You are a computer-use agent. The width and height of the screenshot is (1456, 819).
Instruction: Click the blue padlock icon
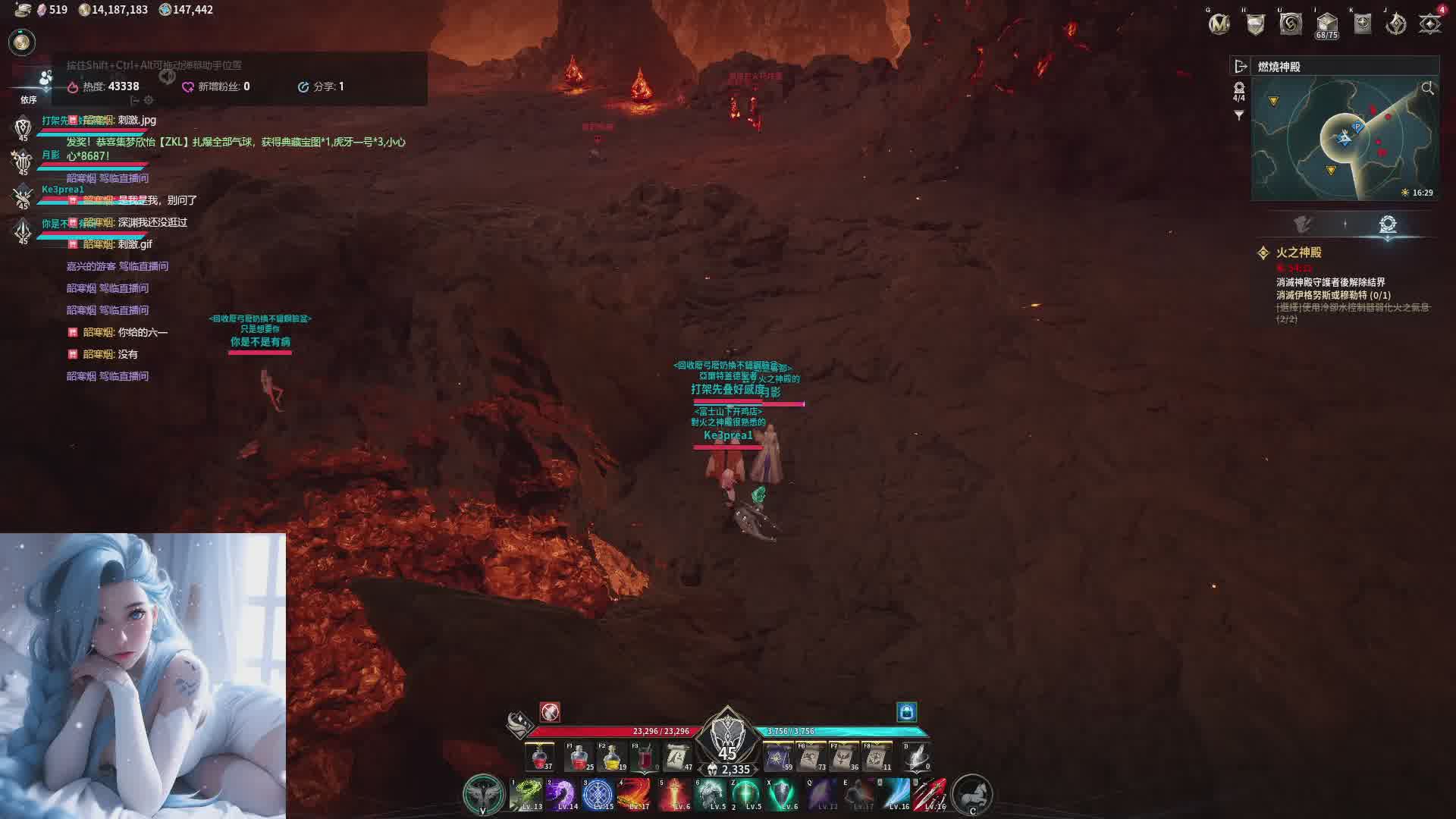[907, 711]
